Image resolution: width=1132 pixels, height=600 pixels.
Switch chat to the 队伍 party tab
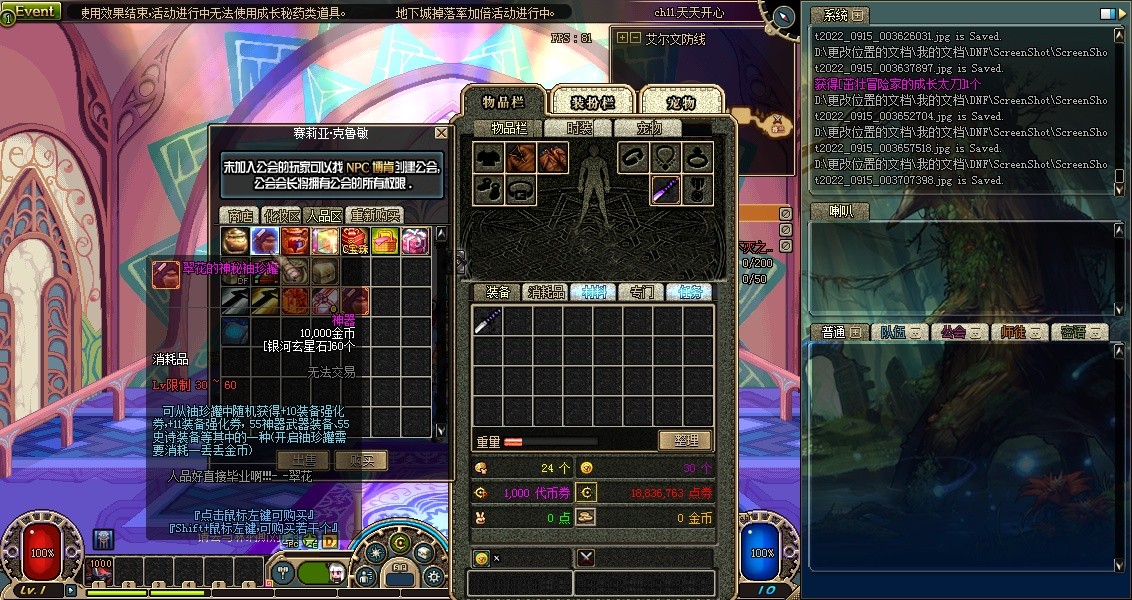point(893,332)
